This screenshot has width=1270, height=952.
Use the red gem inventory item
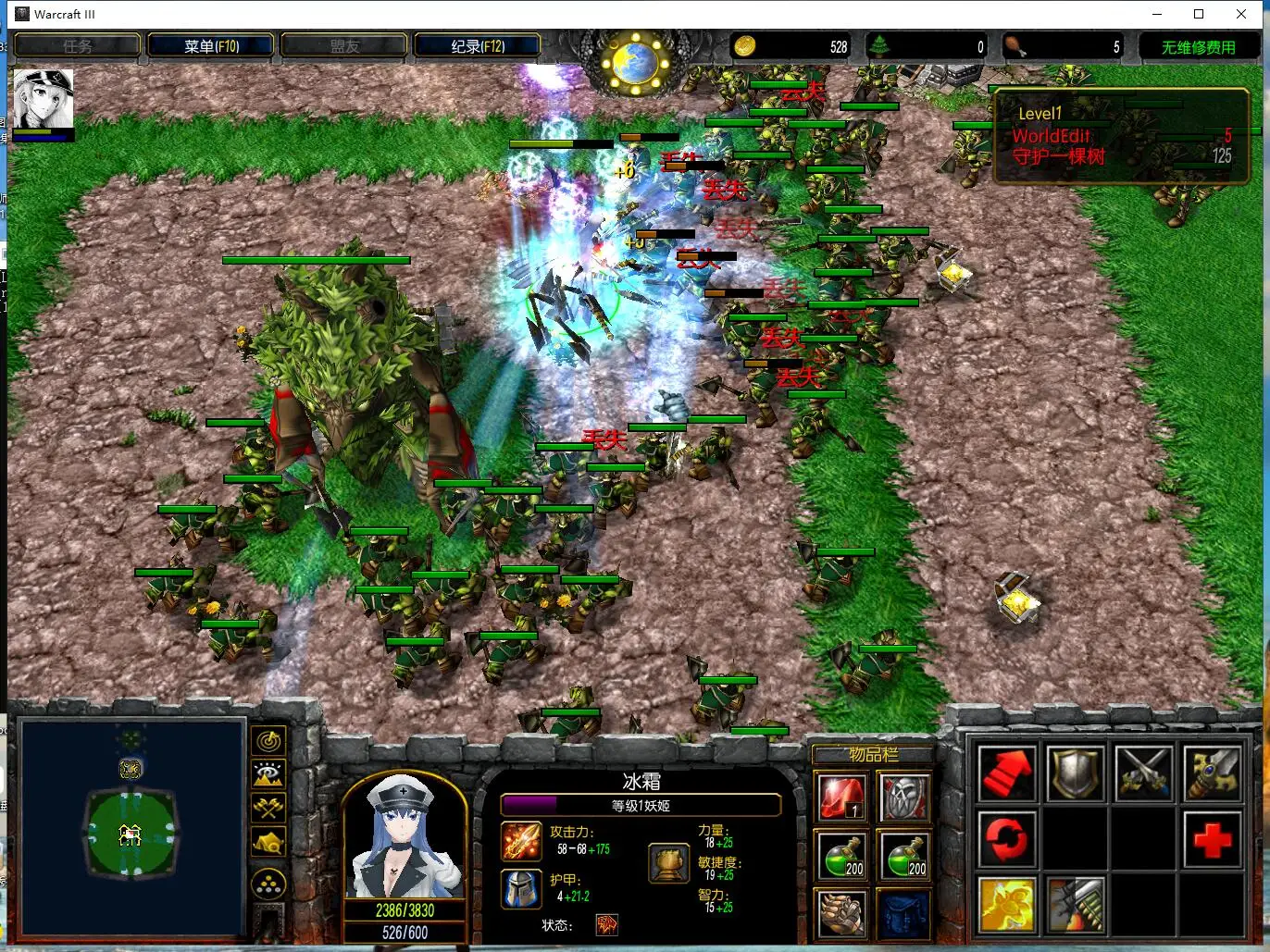pos(840,797)
